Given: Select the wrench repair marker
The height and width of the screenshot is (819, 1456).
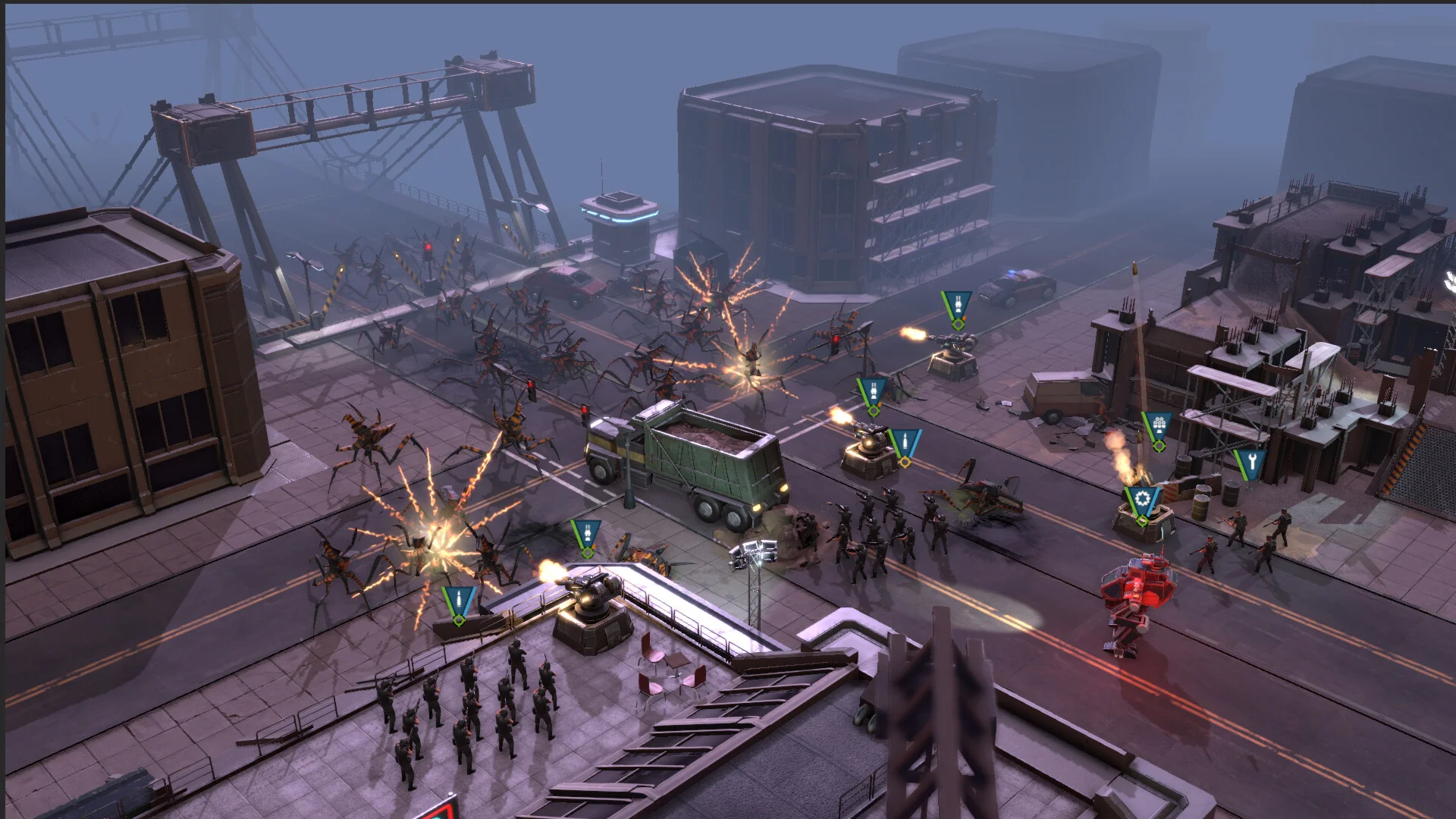Looking at the screenshot, I should pyautogui.click(x=1250, y=462).
